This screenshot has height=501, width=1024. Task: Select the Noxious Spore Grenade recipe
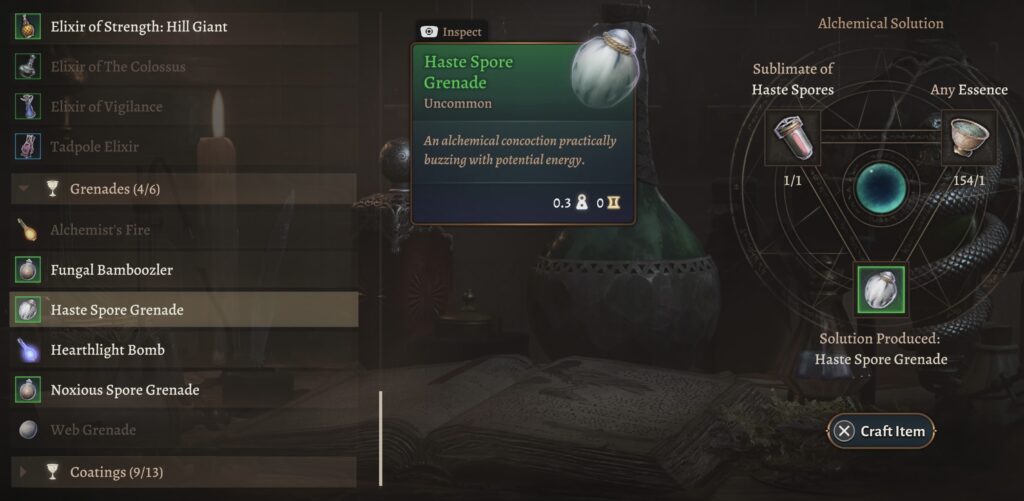coord(125,390)
